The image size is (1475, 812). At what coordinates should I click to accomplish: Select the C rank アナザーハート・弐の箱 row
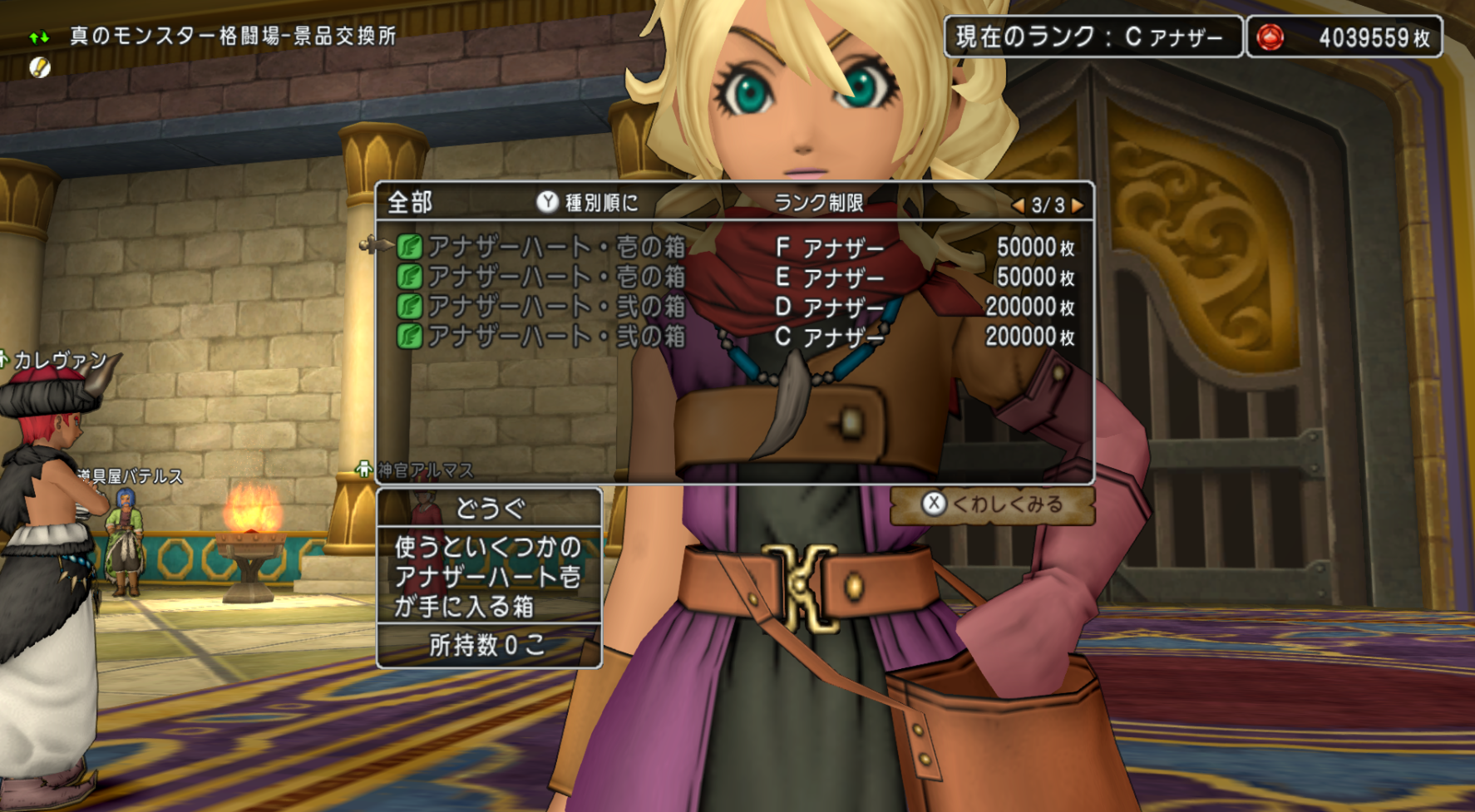555,337
